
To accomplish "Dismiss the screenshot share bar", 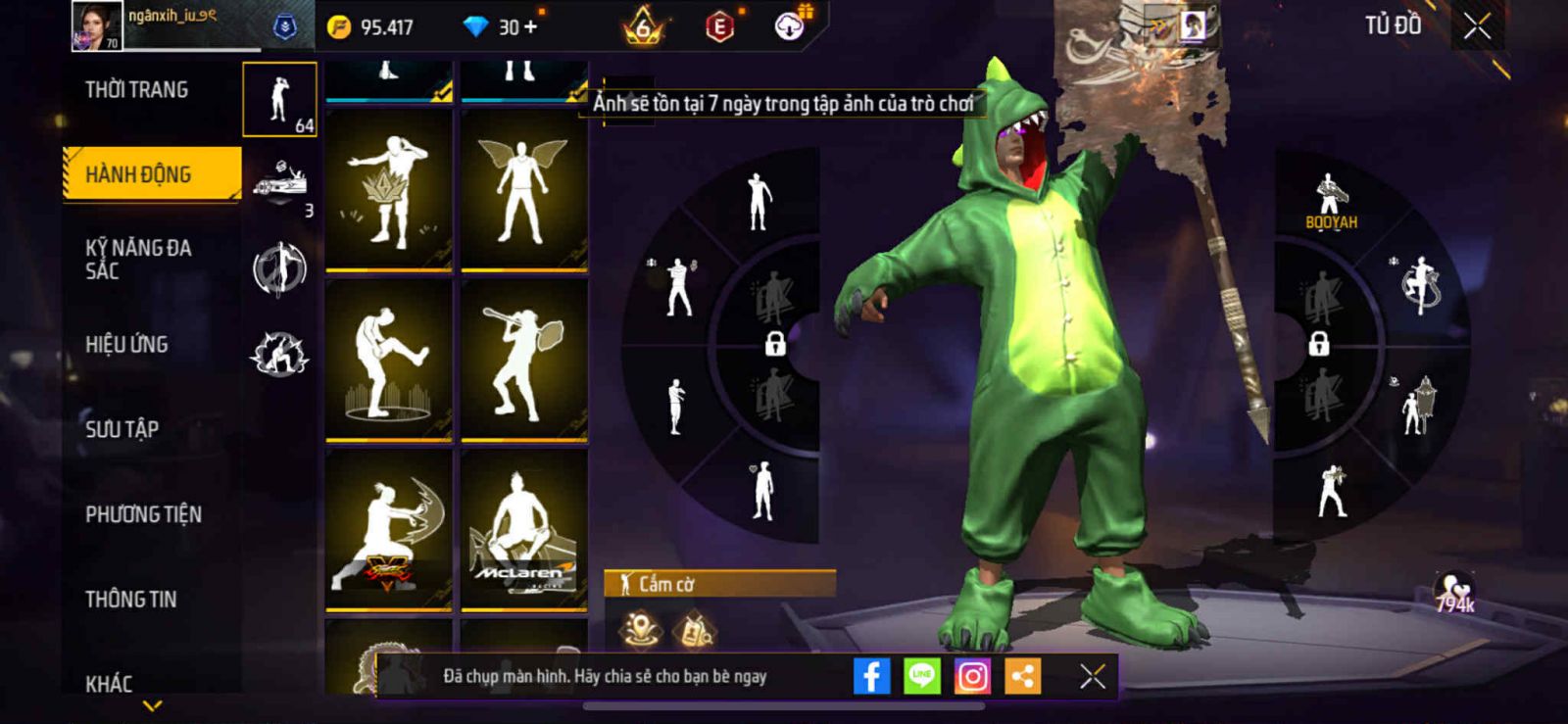I will pyautogui.click(x=1093, y=676).
